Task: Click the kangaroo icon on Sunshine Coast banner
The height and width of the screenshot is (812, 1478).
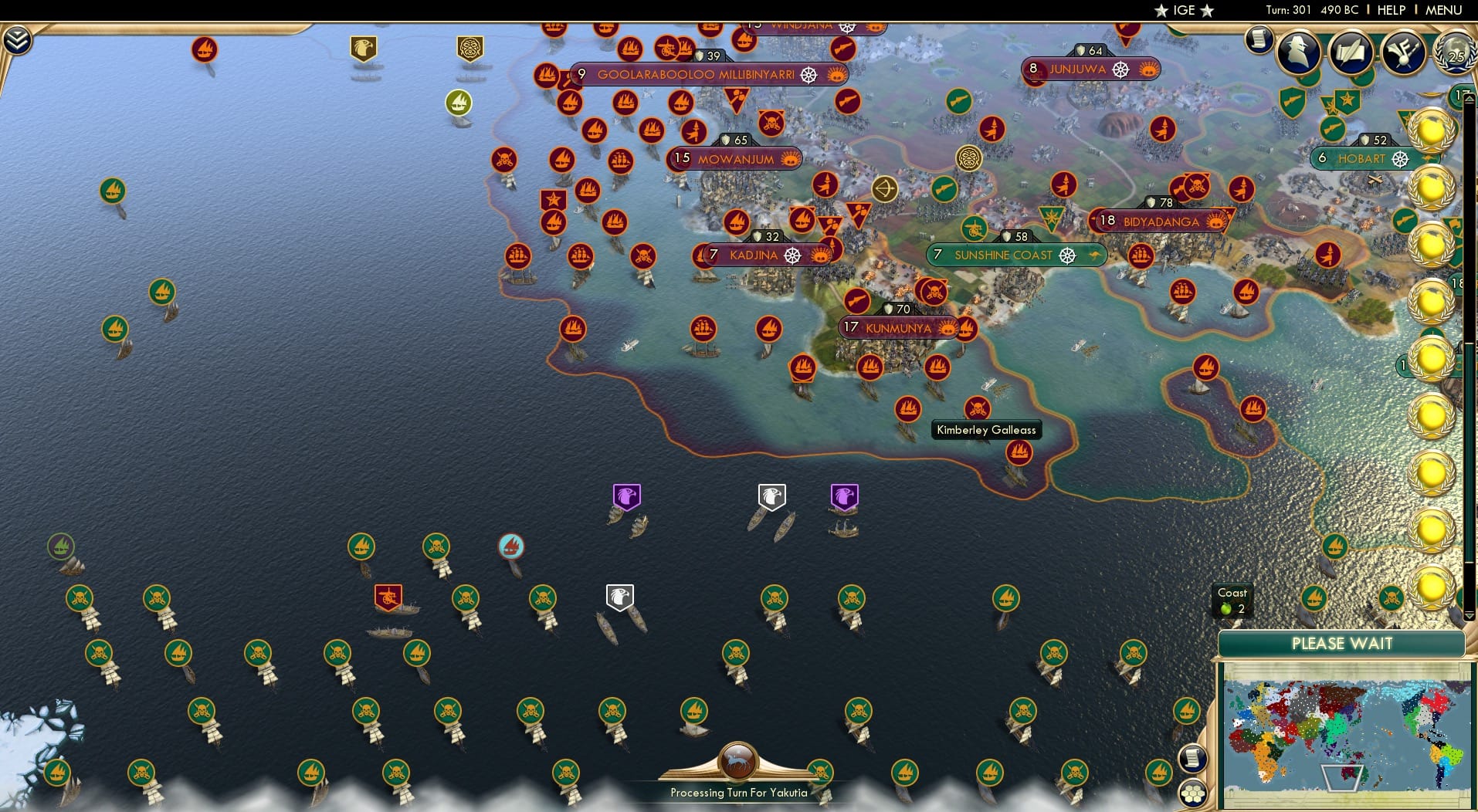Action: click(x=1100, y=255)
